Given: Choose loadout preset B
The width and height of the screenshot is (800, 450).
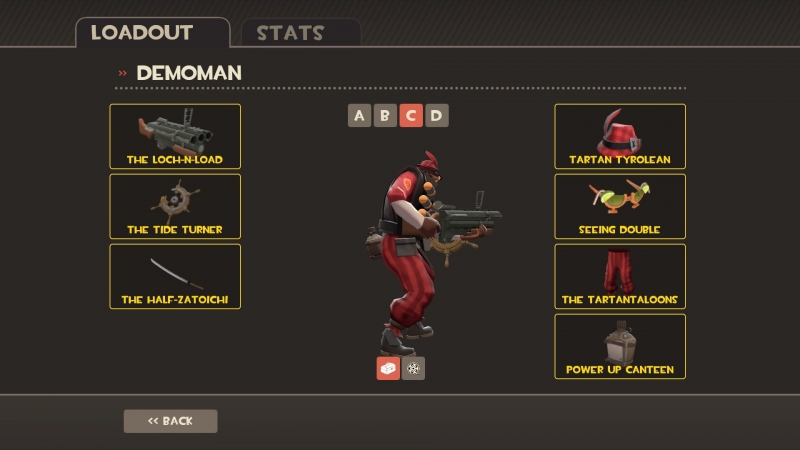Looking at the screenshot, I should (385, 115).
